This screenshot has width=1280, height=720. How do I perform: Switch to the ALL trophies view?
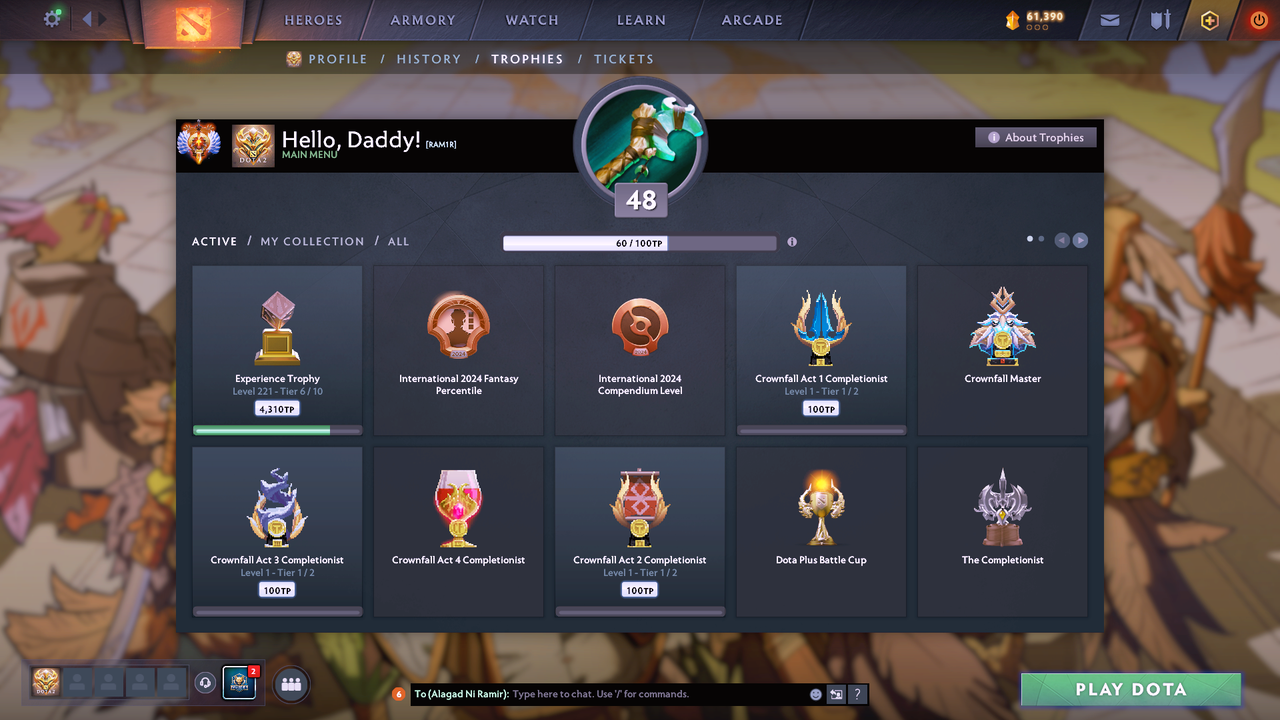pyautogui.click(x=398, y=241)
